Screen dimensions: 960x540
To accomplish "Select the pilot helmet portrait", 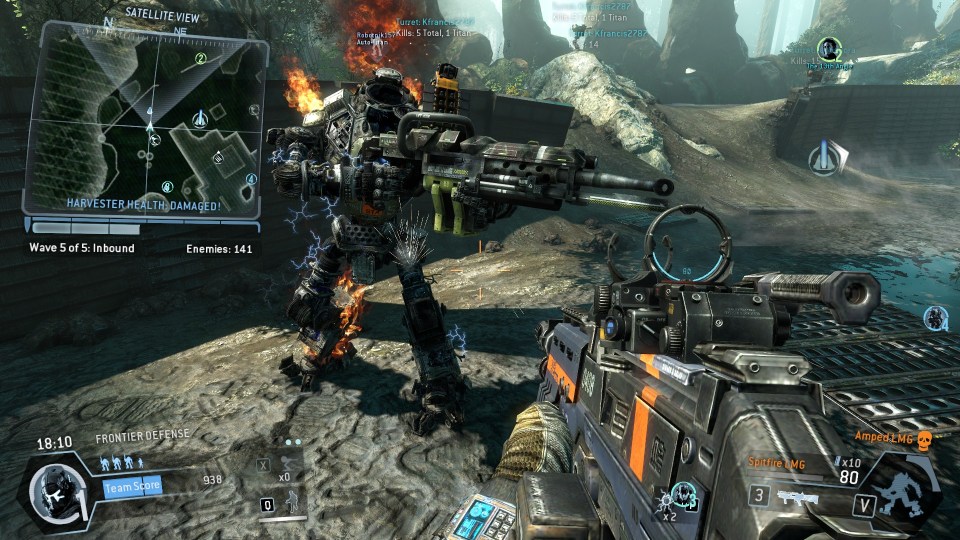I will 51,490.
